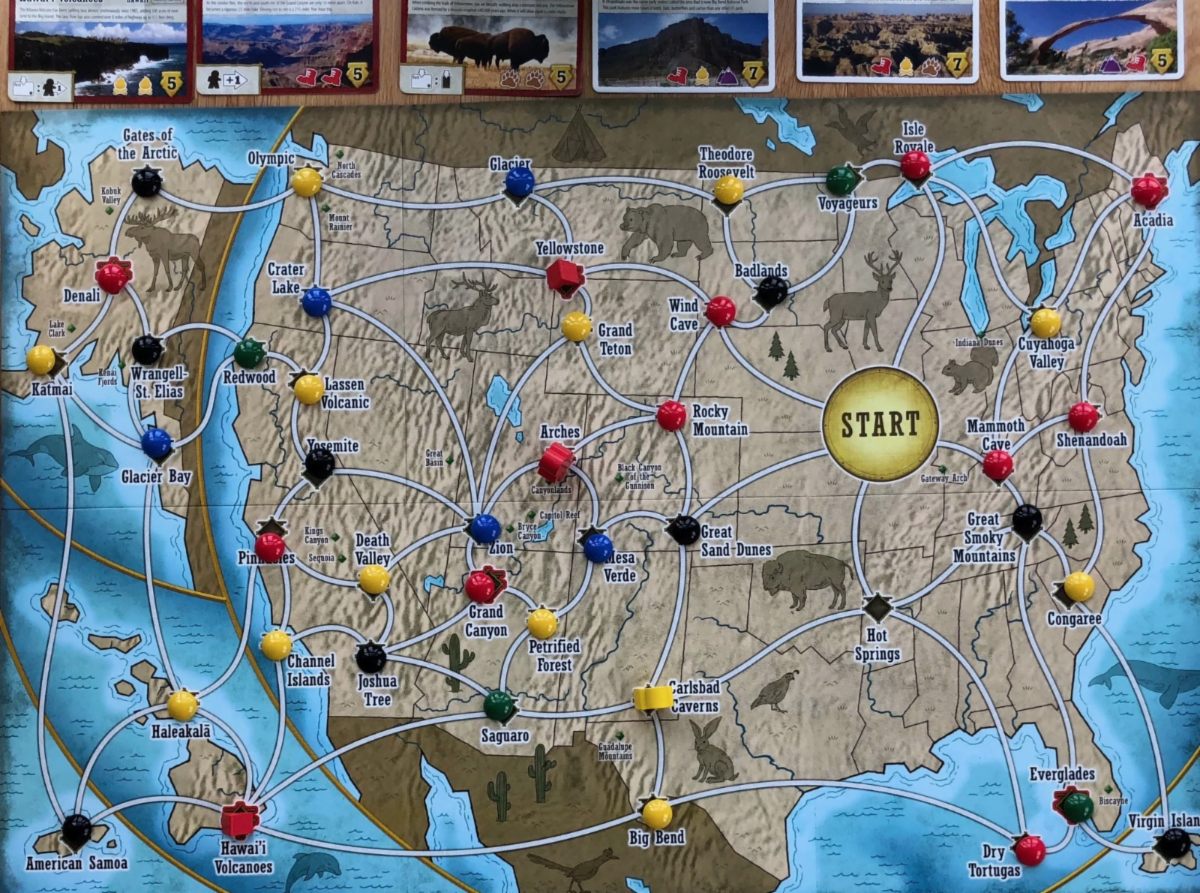The width and height of the screenshot is (1200, 893).
Task: Select the black stone at Great Smoky Mountains
Action: [1027, 519]
